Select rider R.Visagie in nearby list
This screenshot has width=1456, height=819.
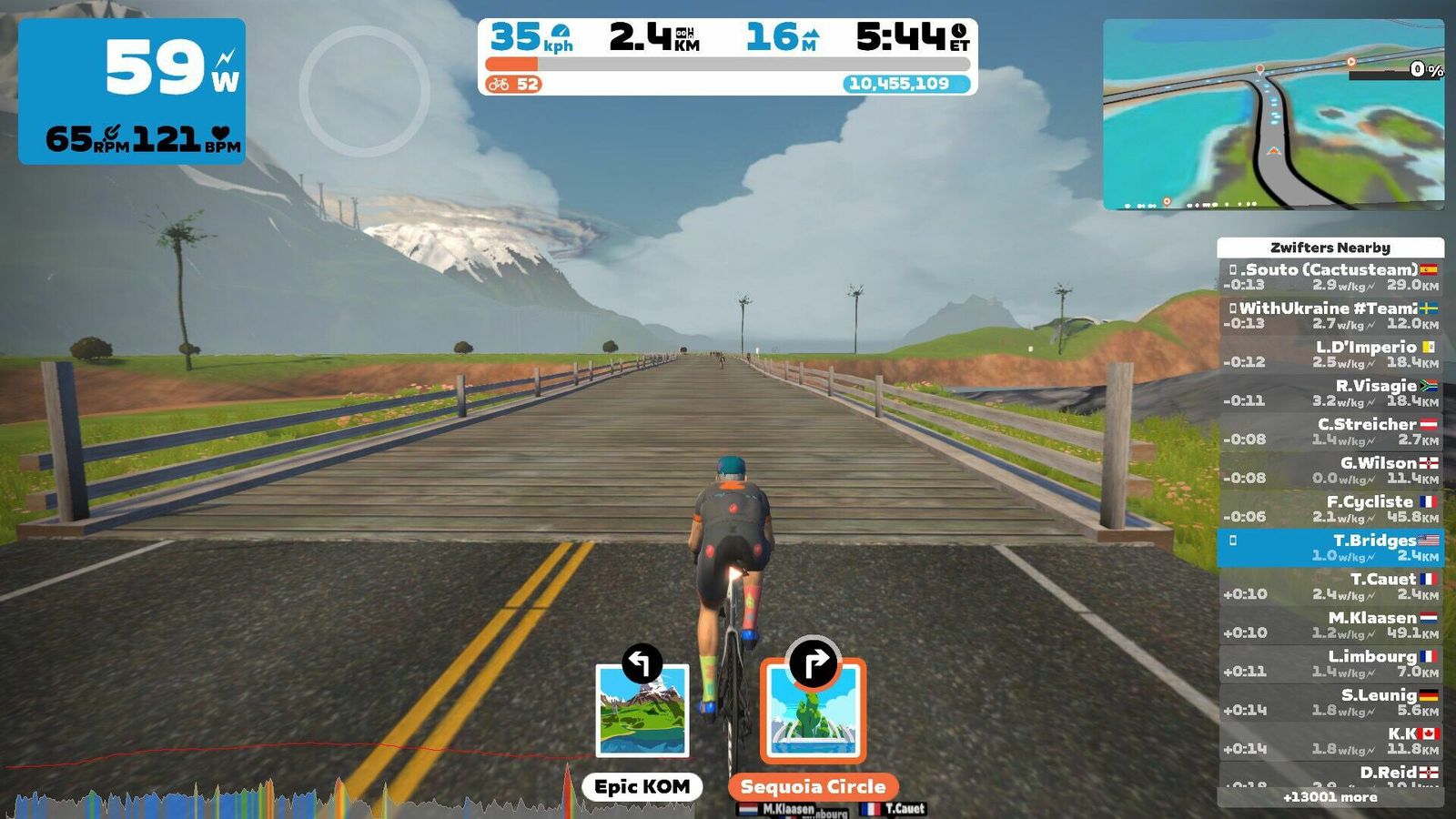pos(1330,393)
